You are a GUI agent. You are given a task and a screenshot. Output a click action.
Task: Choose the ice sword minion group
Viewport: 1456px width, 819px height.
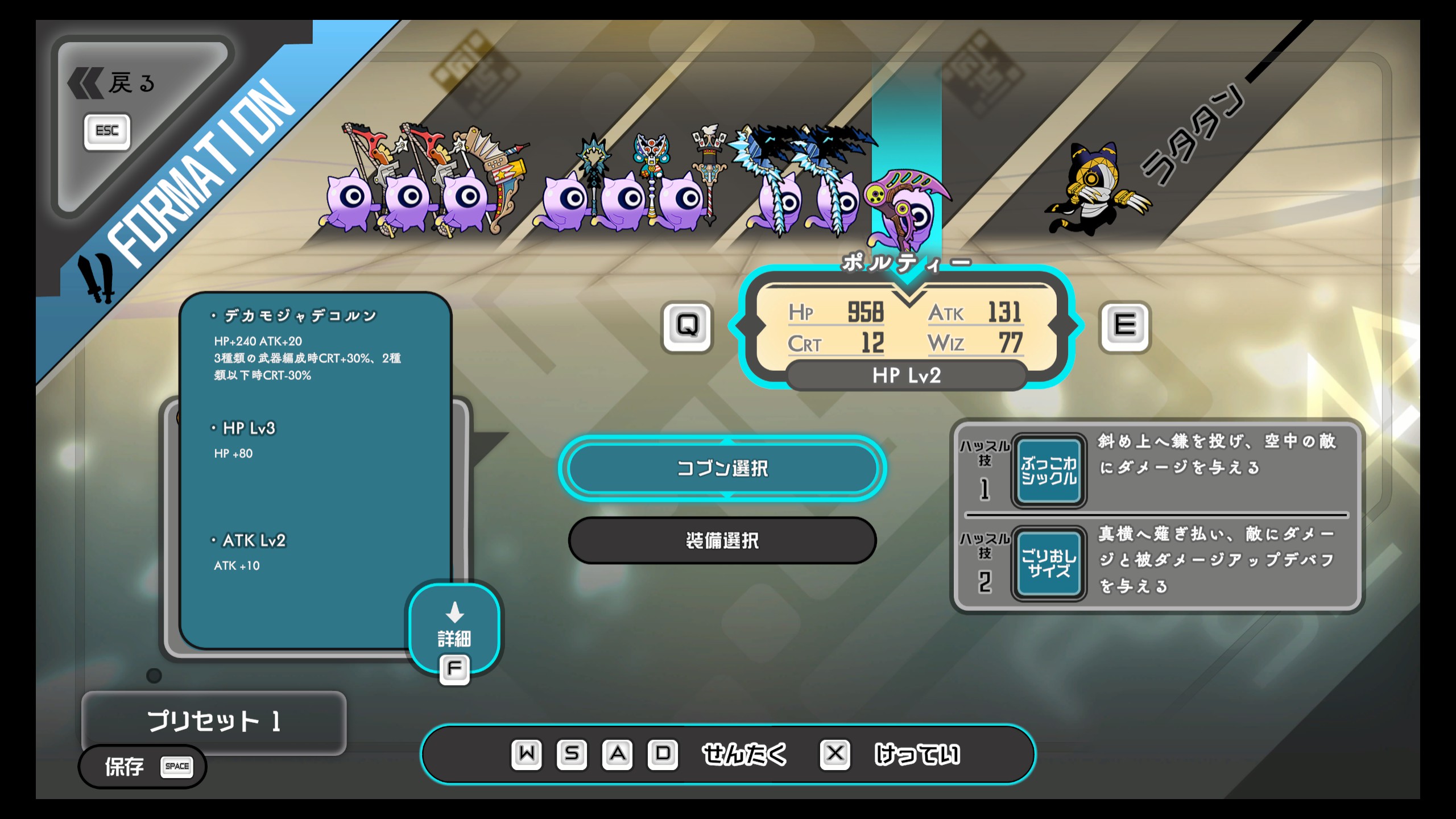click(x=808, y=193)
